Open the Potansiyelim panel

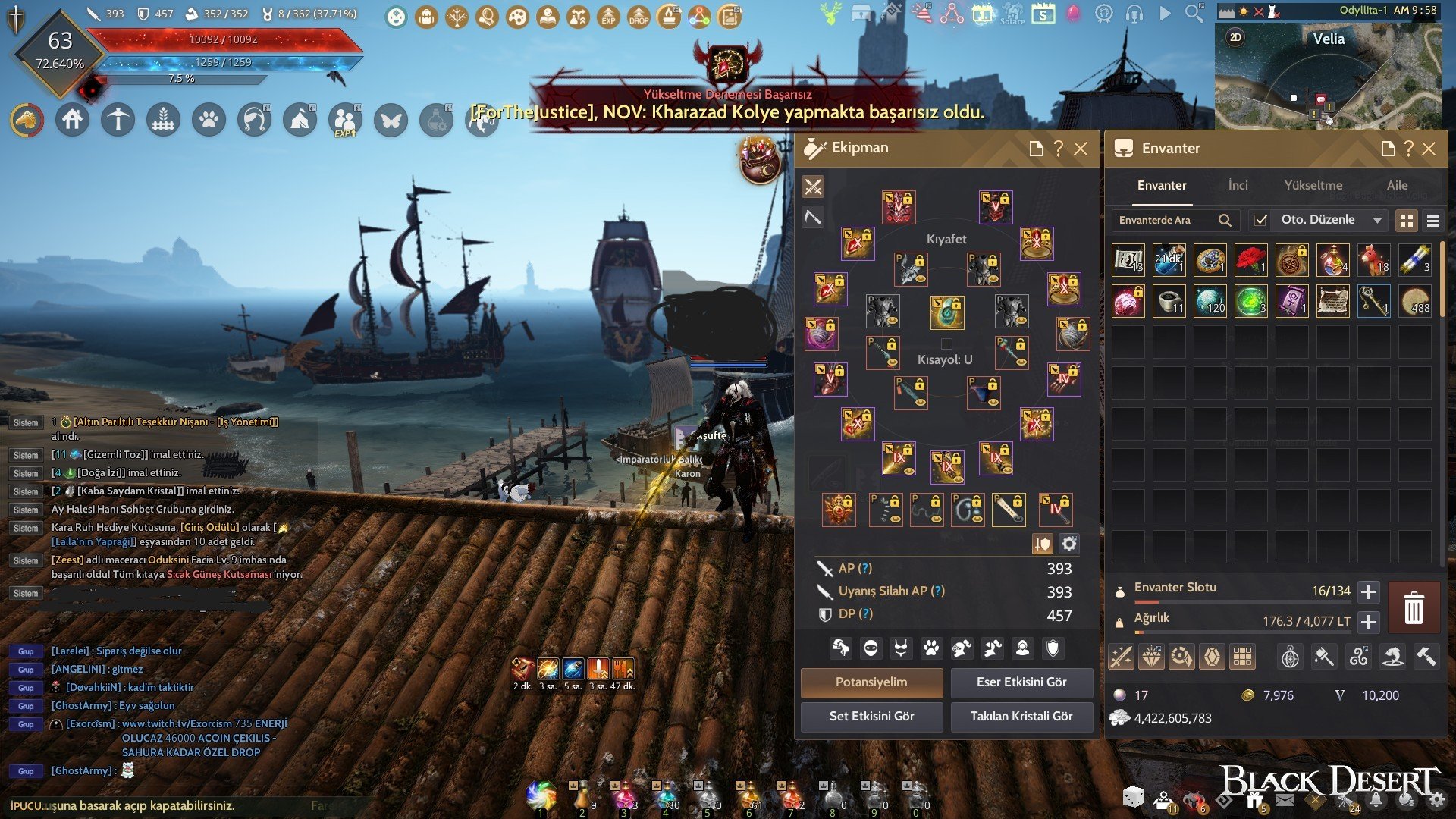tap(871, 682)
